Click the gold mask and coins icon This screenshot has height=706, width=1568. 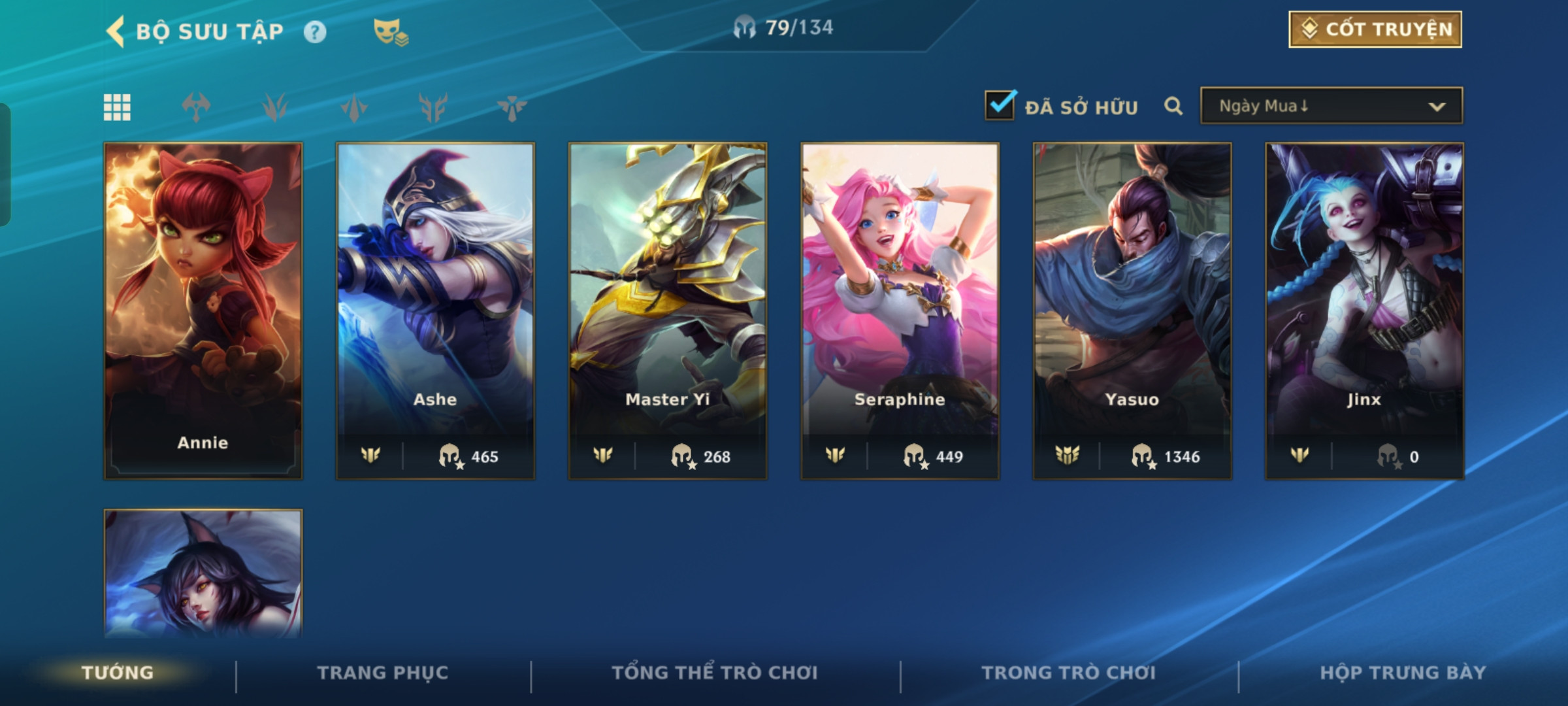pos(390,32)
